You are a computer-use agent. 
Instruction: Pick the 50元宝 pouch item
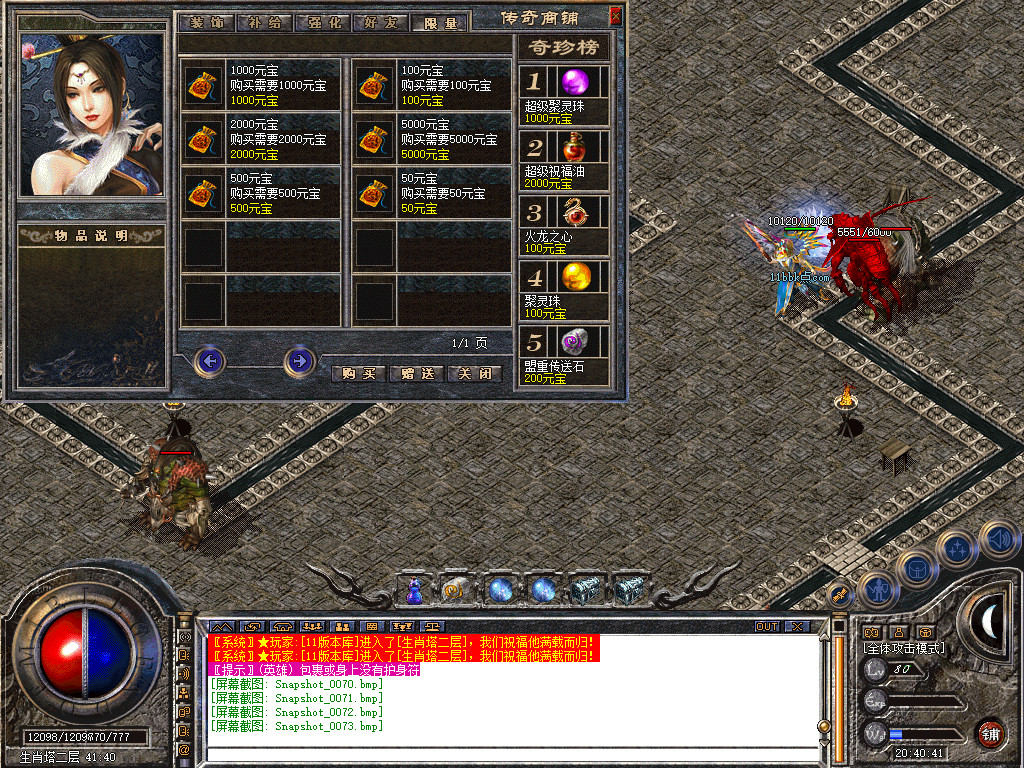pos(376,193)
